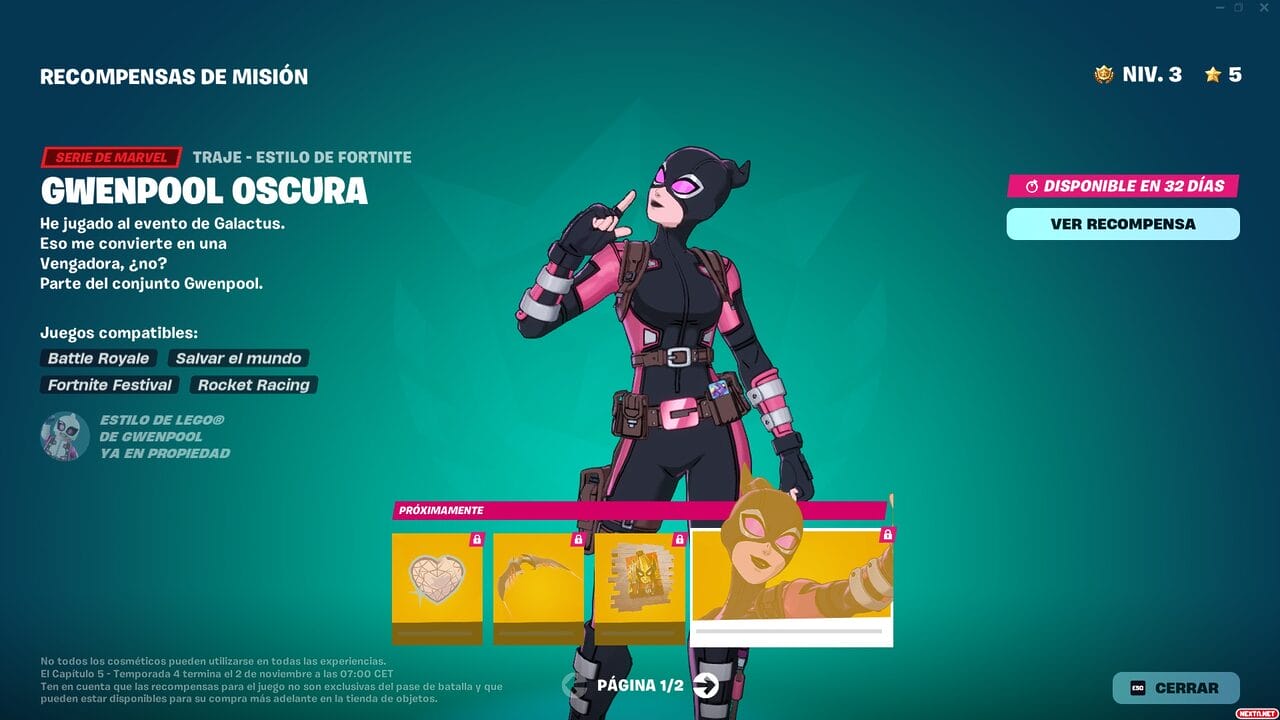Image resolution: width=1280 pixels, height=720 pixels.
Task: Go to the next rewards page arrow
Action: click(x=706, y=685)
